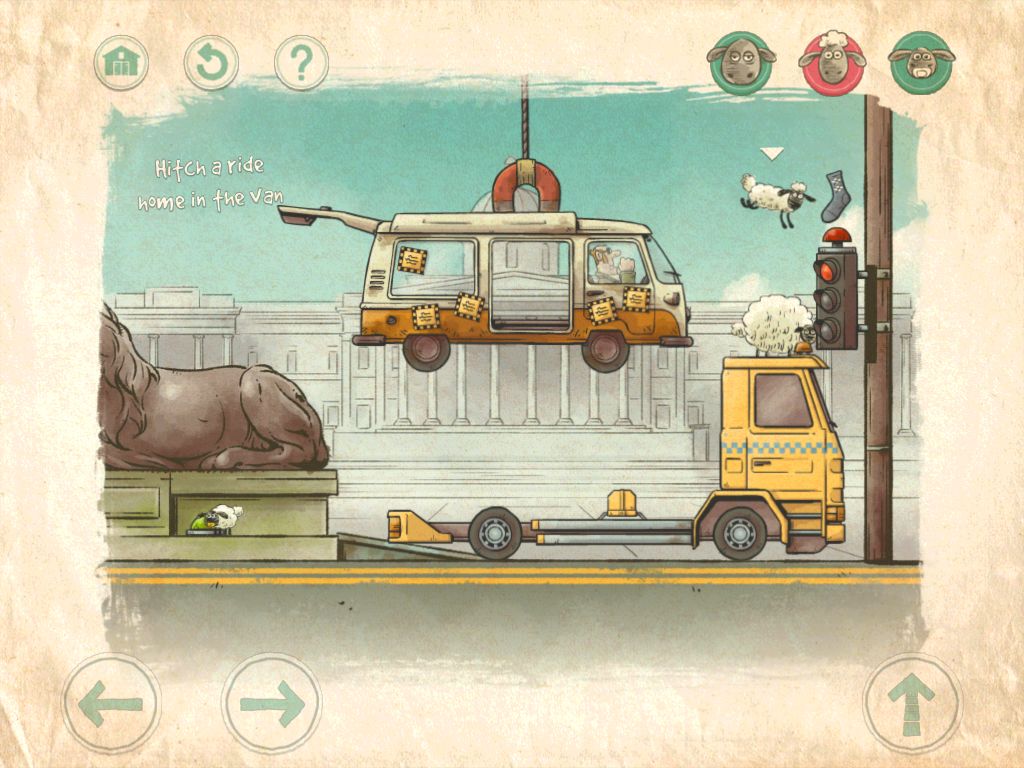Restart the level with the circular arrow
1024x768 pixels.
211,63
